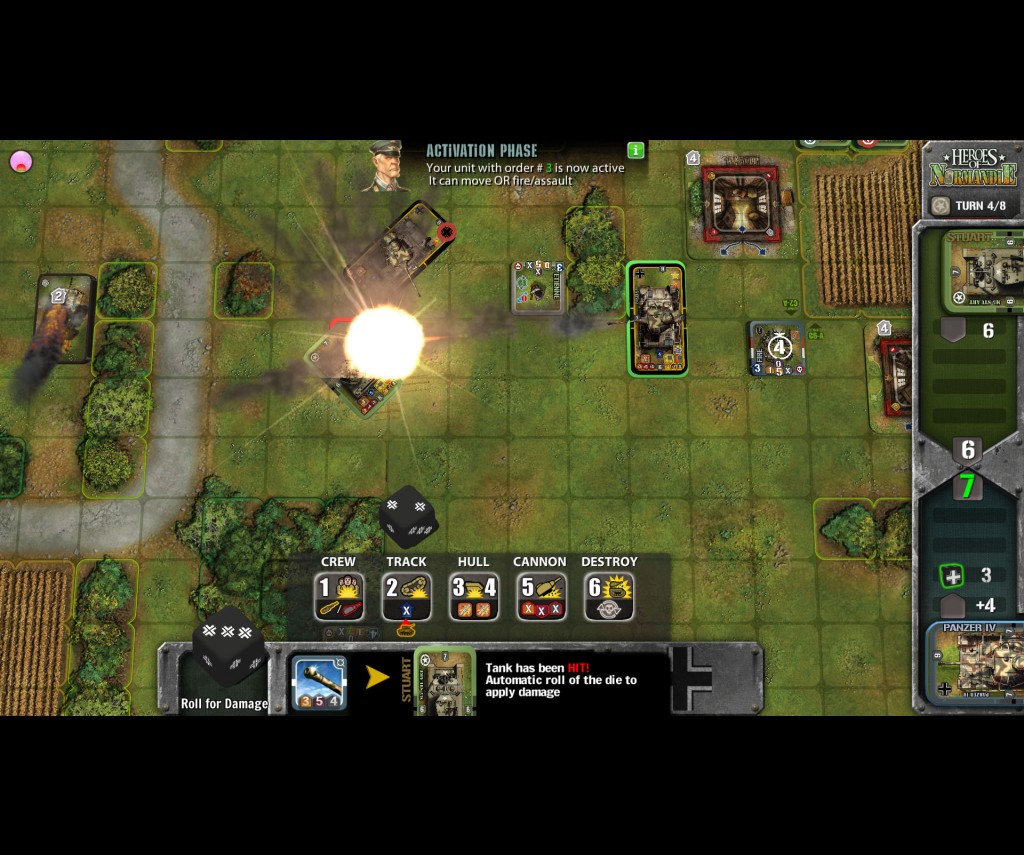Screen dimensions: 1024x855
Task: Open the green info icon
Action: 635,150
